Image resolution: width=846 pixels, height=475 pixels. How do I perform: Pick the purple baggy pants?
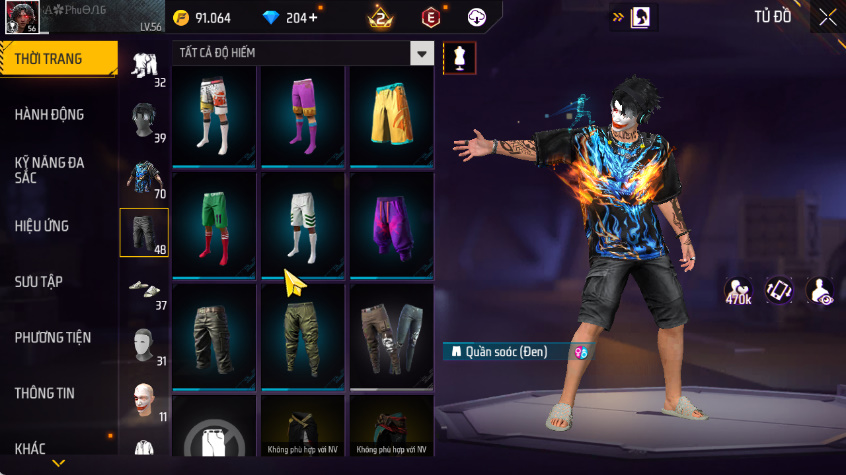pyautogui.click(x=391, y=224)
